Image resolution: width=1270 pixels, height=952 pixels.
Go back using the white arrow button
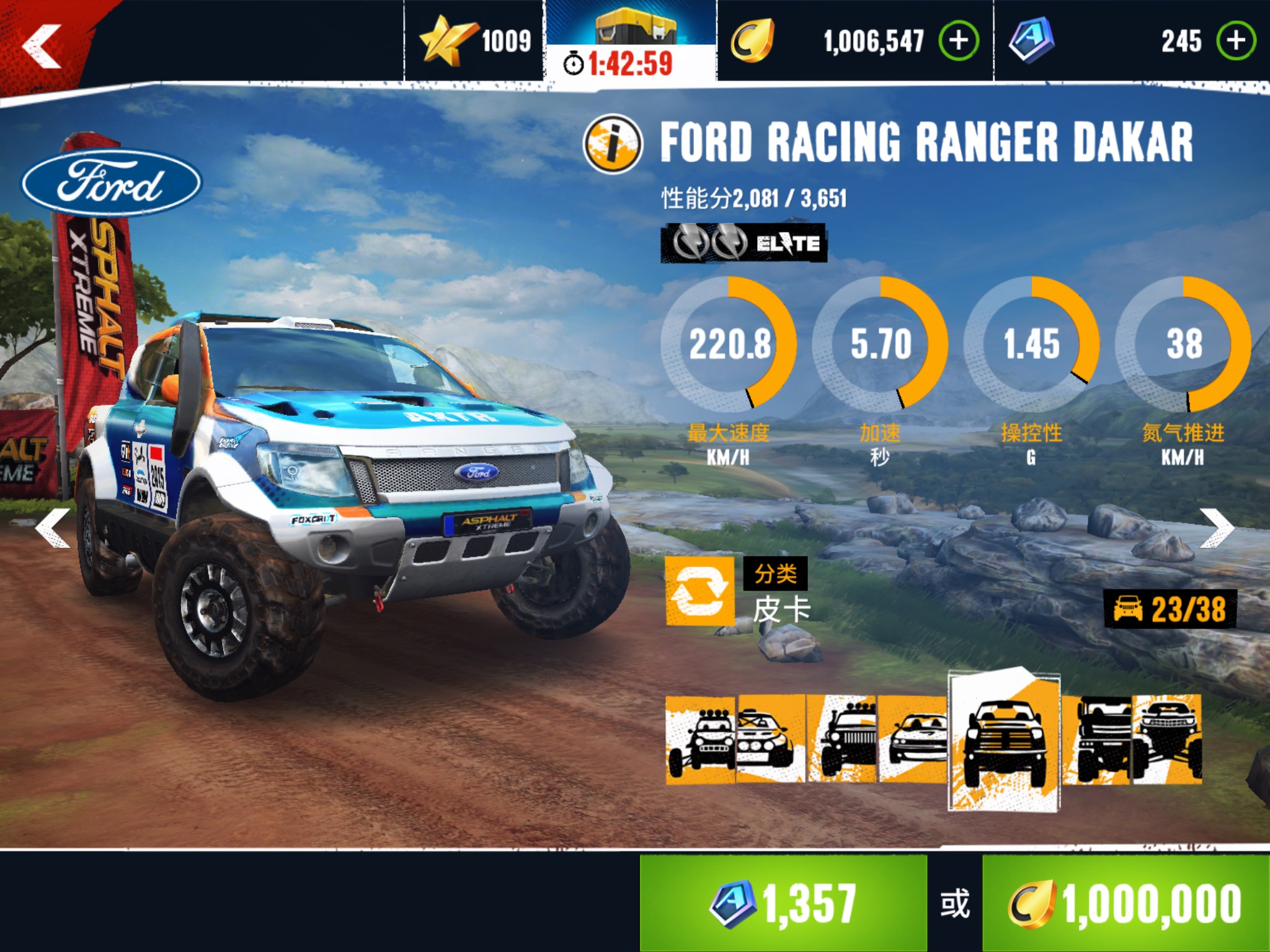click(x=42, y=46)
